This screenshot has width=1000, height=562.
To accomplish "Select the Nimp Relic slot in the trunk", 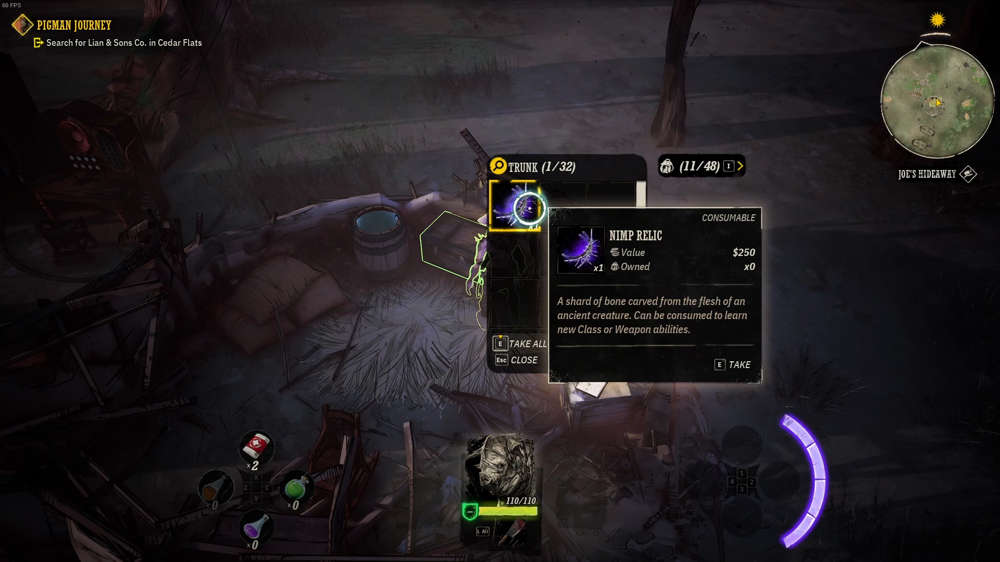I will click(x=515, y=206).
